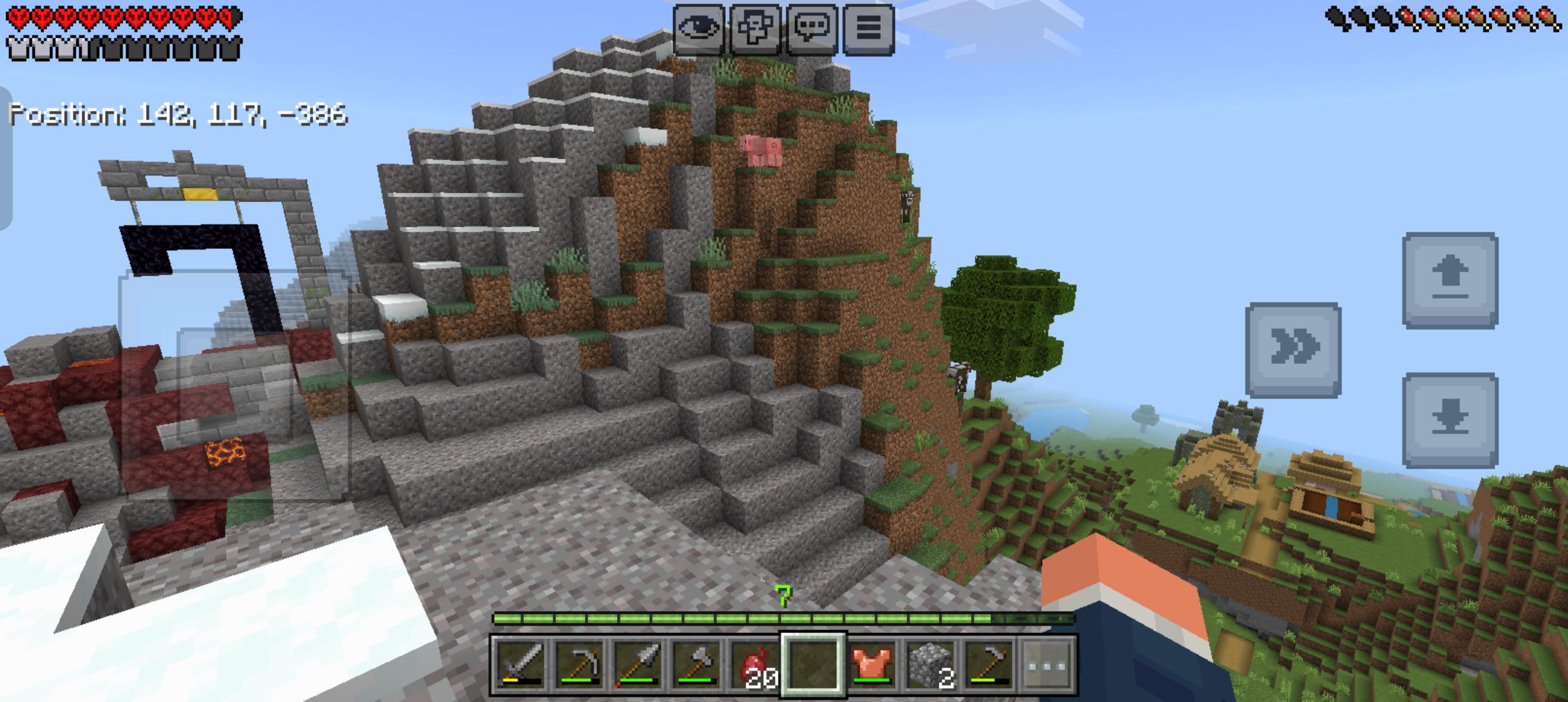The height and width of the screenshot is (702, 1568).
Task: Tap the upward arrow ascend button
Action: tap(1450, 279)
